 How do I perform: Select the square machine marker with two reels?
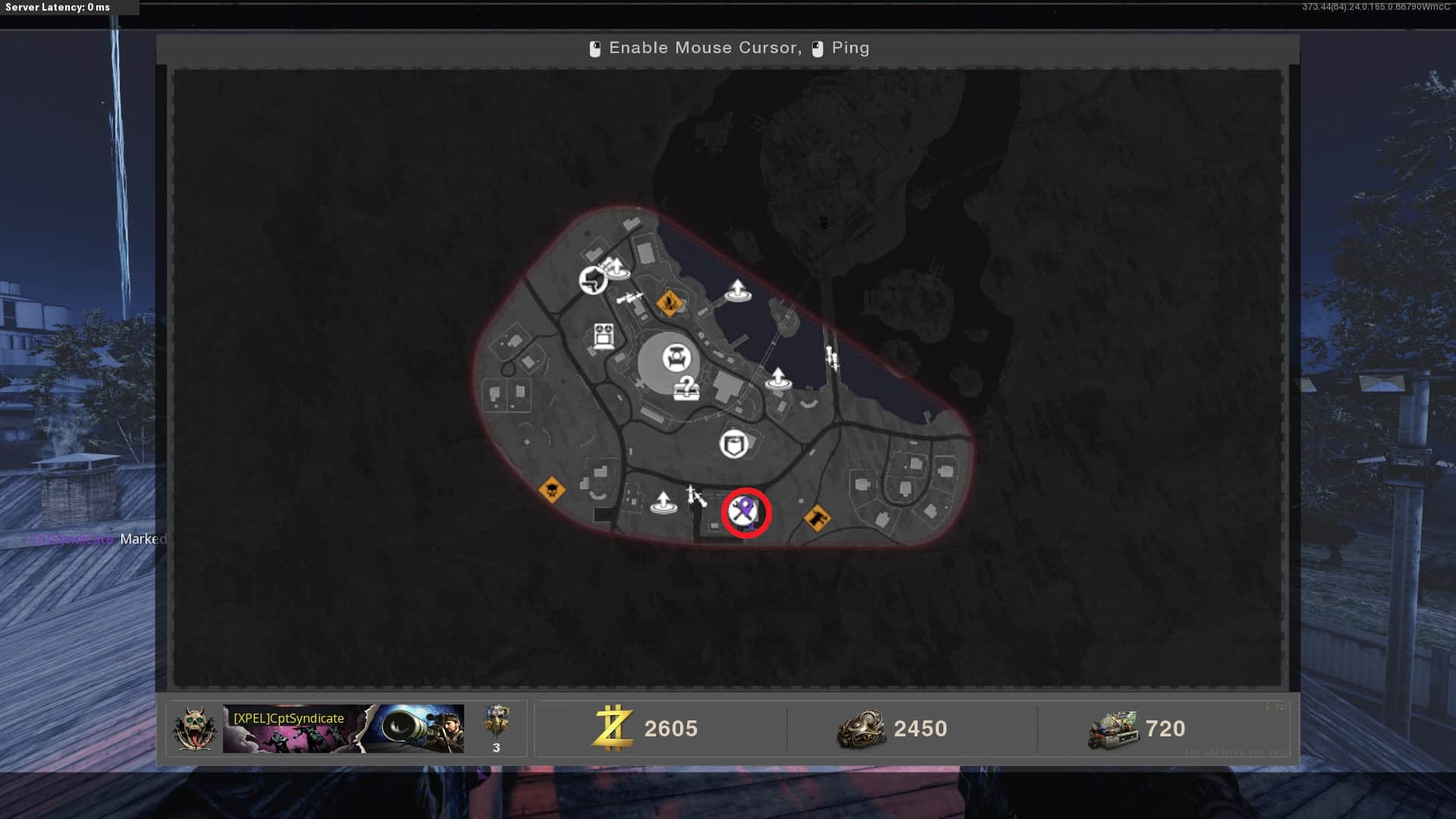(603, 336)
